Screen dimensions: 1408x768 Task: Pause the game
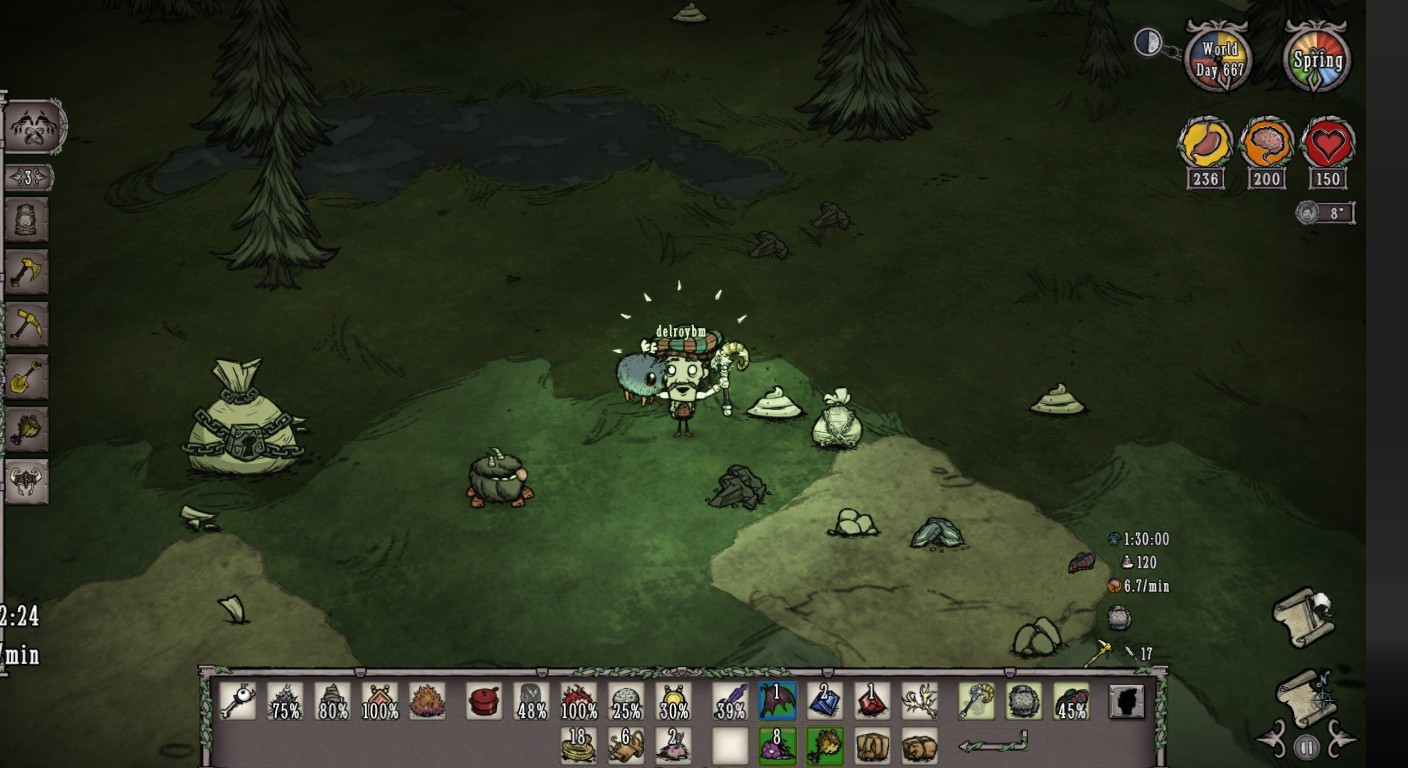click(x=1305, y=746)
